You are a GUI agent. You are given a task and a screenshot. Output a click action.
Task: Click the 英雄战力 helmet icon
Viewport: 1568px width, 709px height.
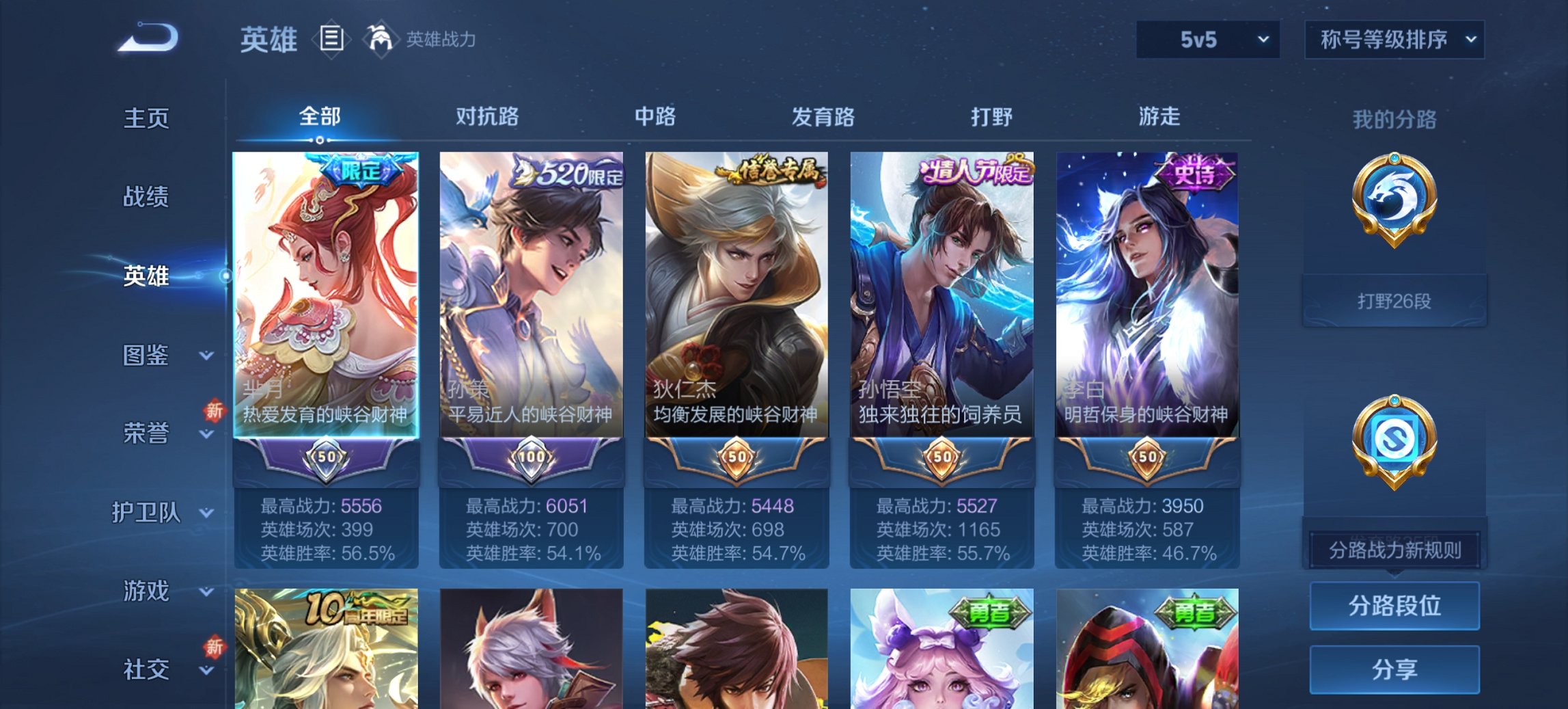pos(381,40)
